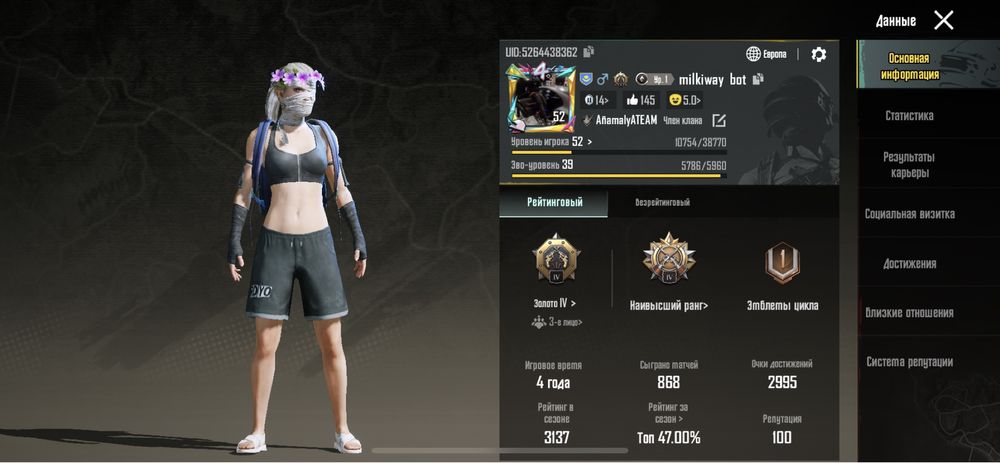Show the Социальная визитка tab

tap(909, 214)
